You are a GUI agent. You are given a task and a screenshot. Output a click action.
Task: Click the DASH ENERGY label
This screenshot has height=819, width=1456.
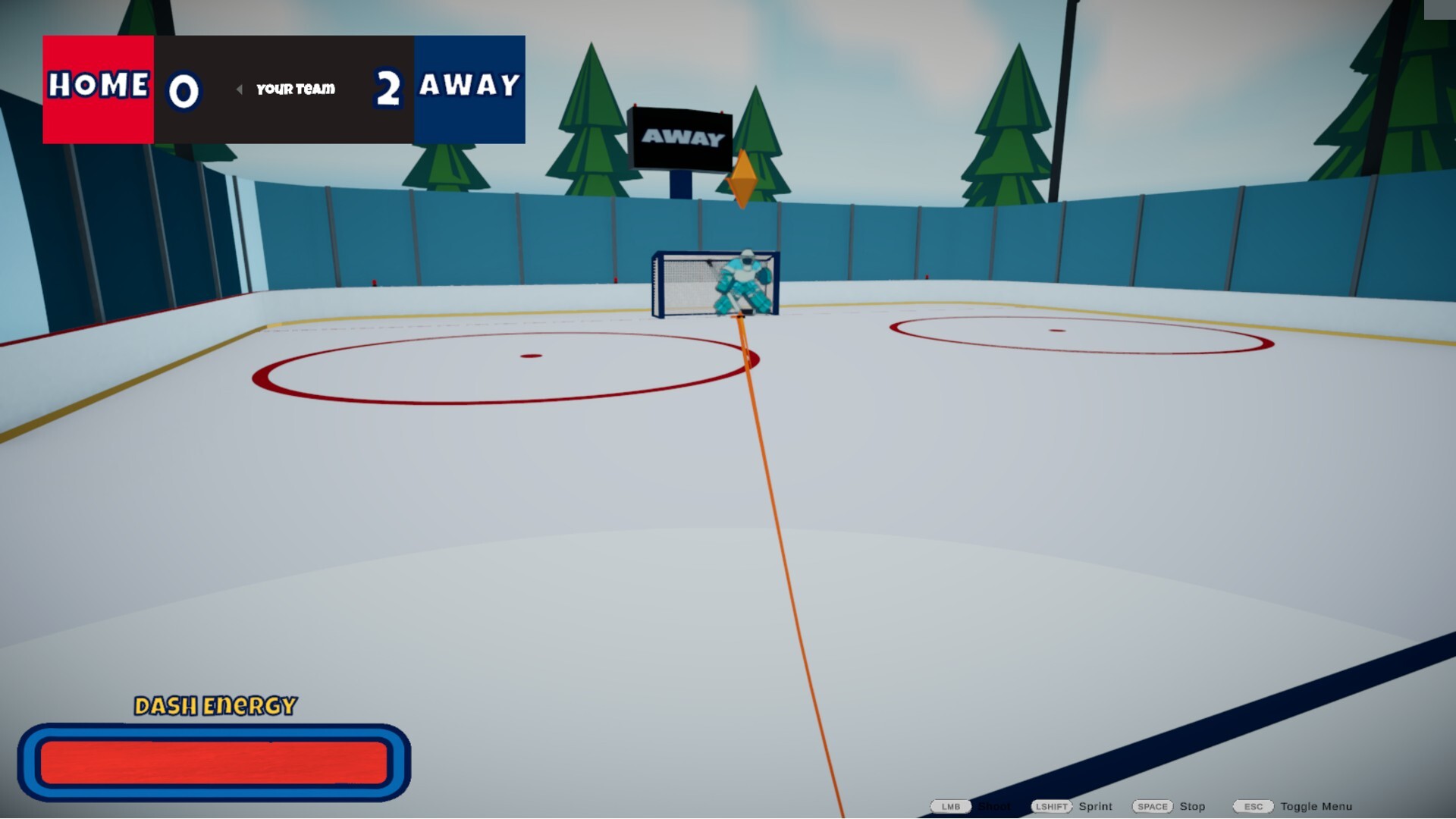coord(215,704)
